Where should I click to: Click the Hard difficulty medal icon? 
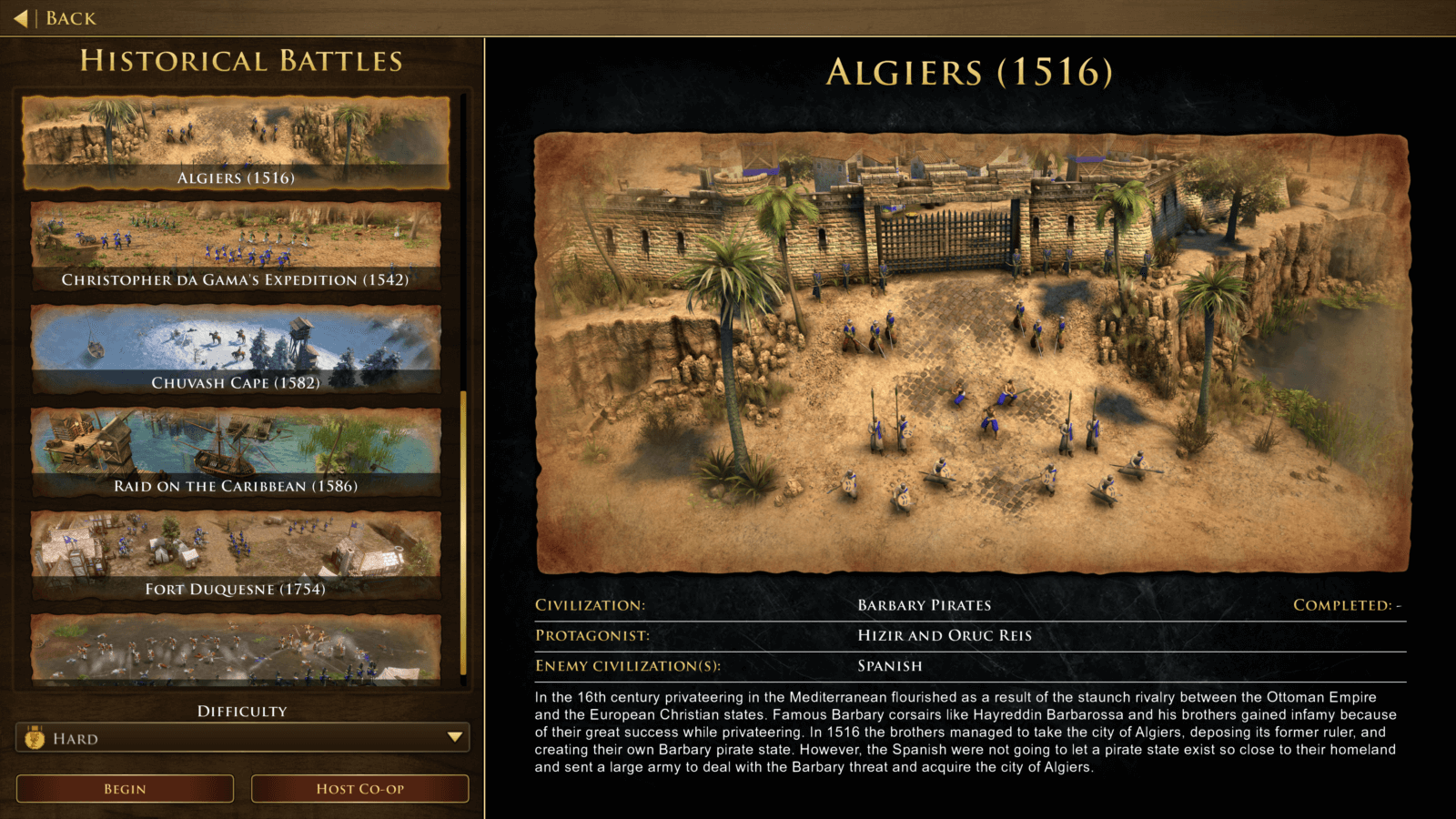point(35,738)
